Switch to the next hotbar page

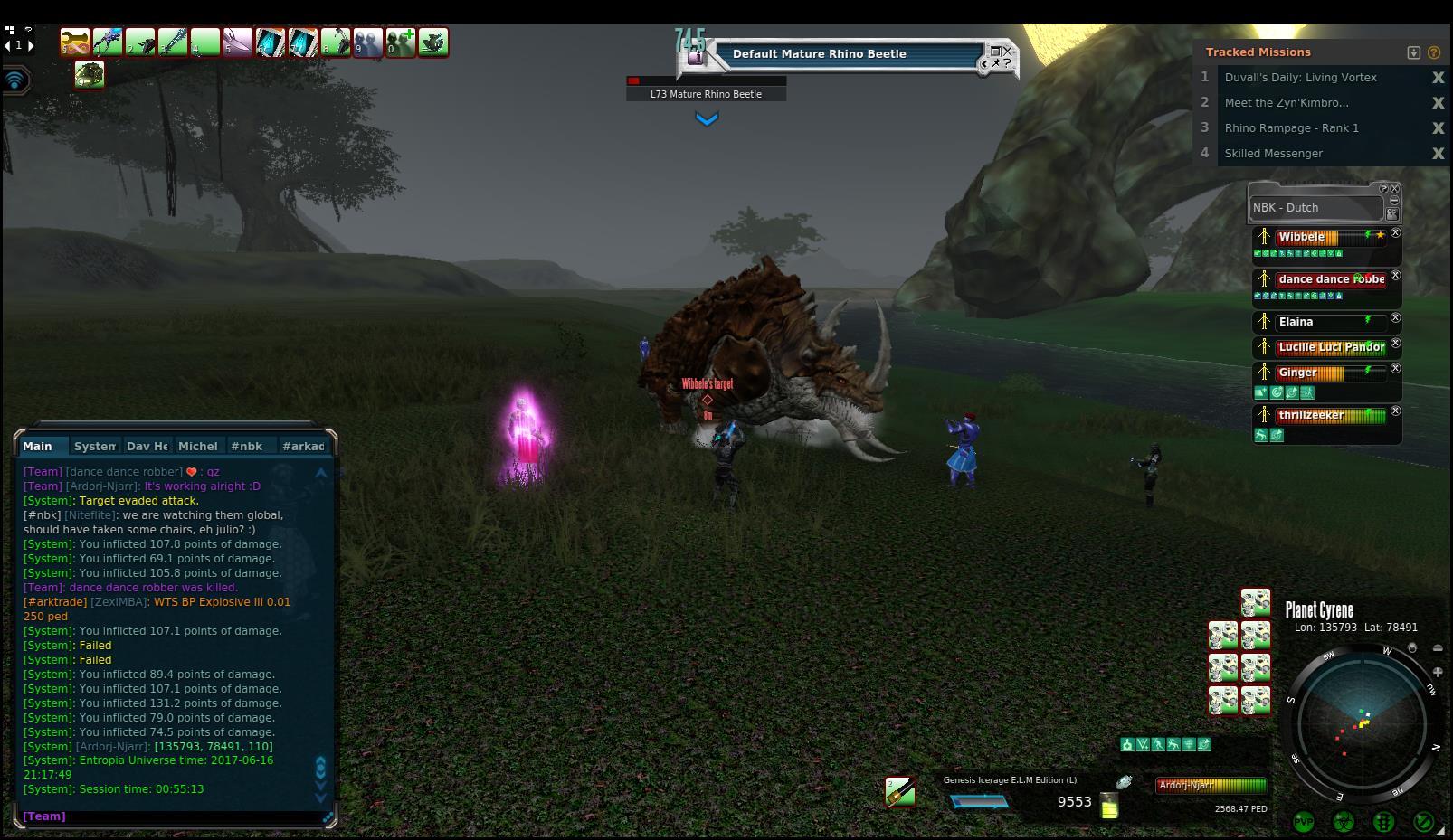32,44
